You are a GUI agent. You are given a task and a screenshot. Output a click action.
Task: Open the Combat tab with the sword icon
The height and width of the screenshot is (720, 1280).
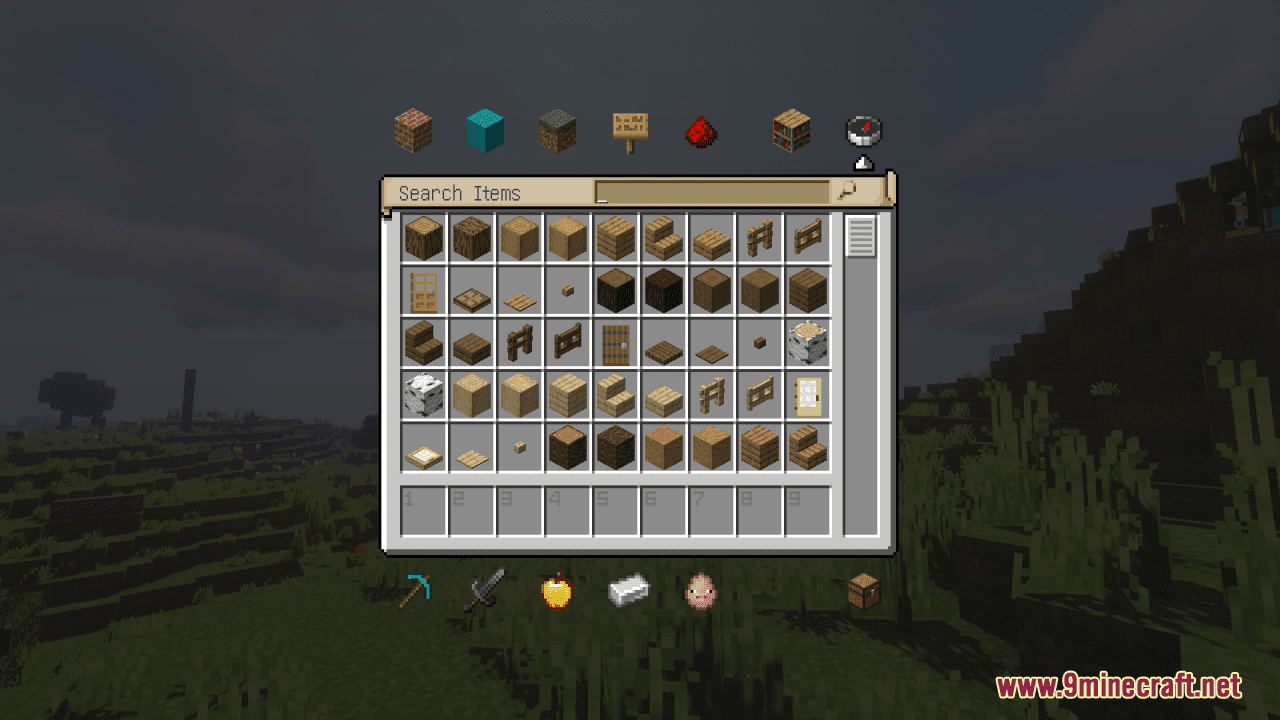485,590
